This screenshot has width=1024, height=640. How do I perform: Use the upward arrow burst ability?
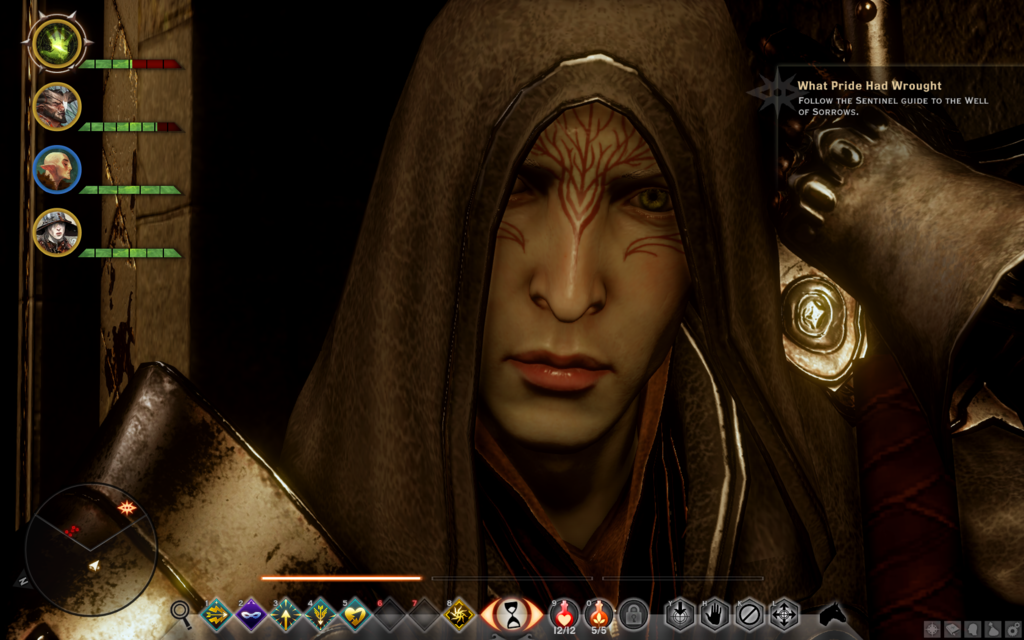click(286, 613)
